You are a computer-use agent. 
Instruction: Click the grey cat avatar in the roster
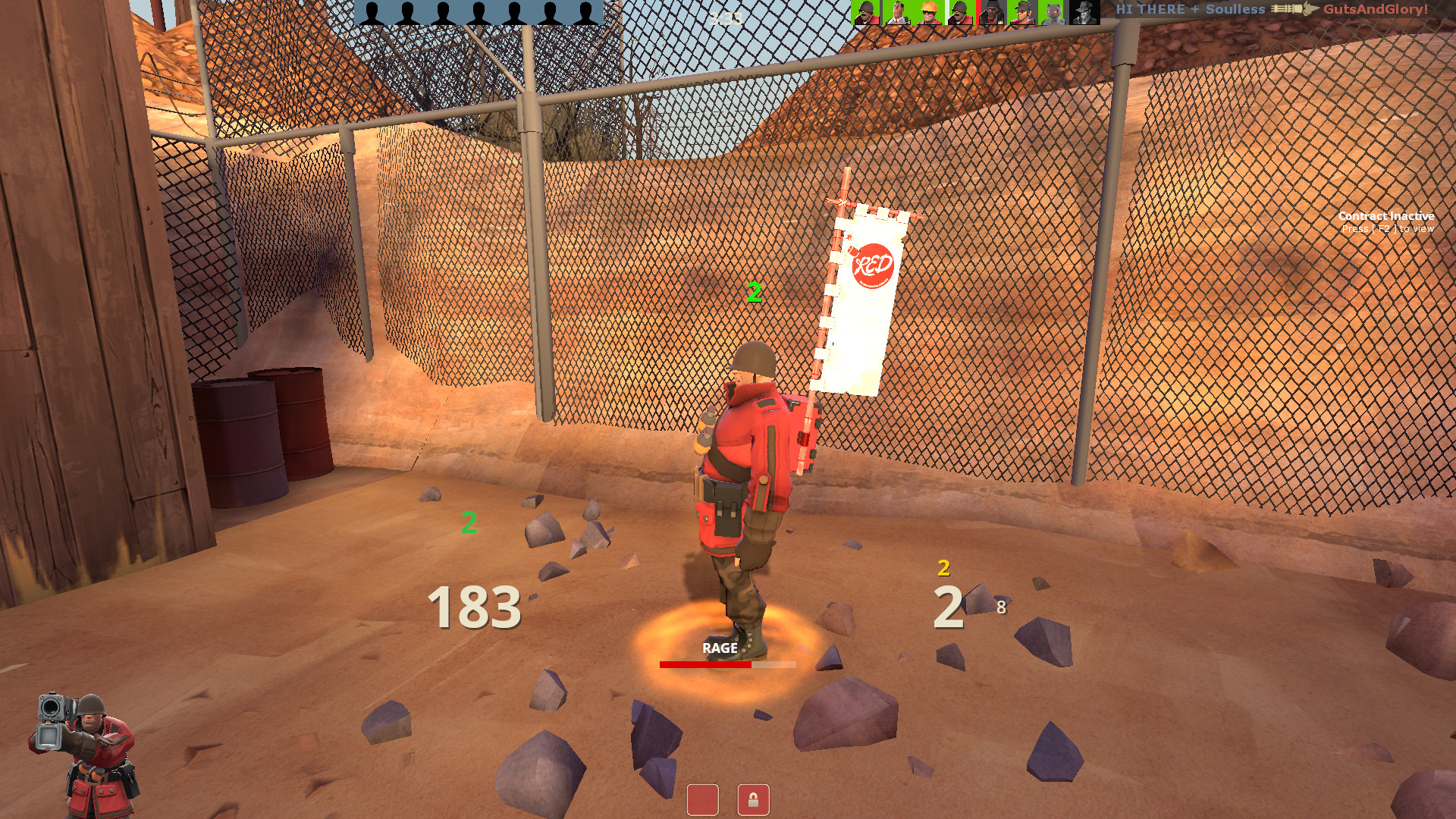pyautogui.click(x=1052, y=11)
